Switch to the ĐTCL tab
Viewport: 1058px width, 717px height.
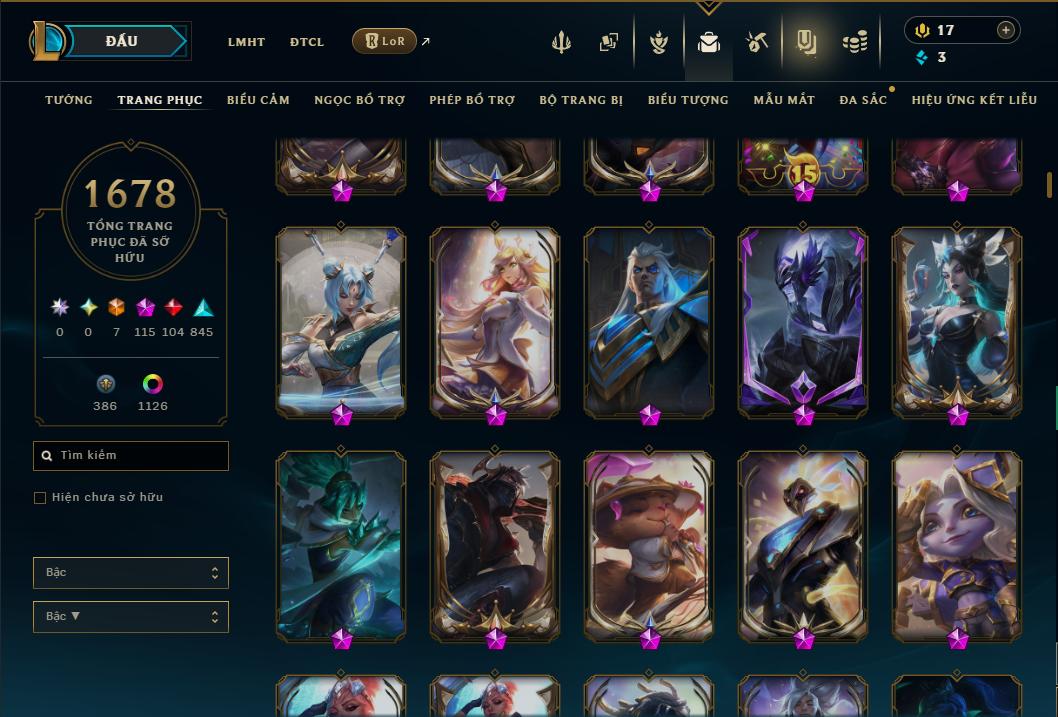(307, 42)
